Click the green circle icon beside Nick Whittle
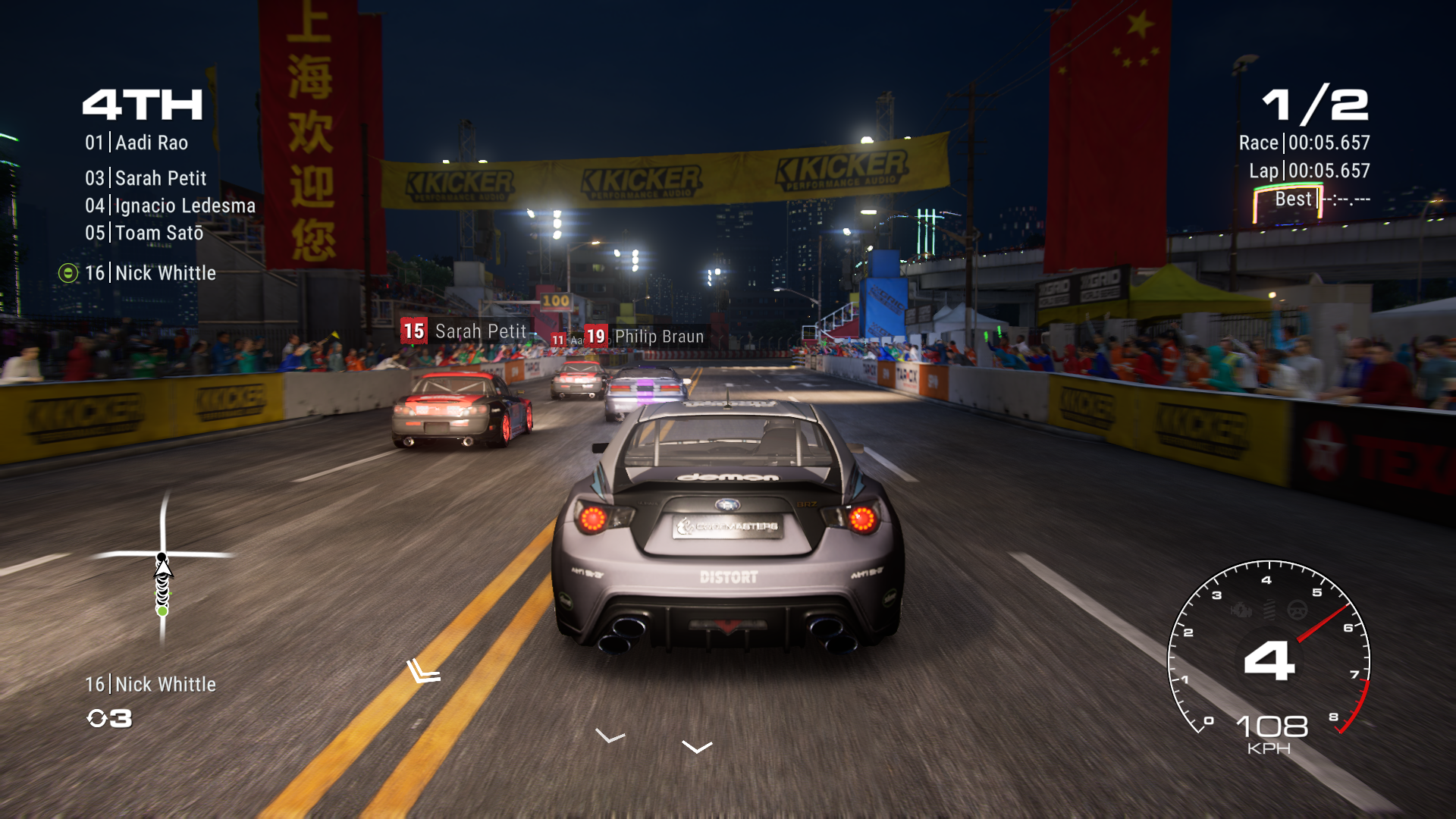 pyautogui.click(x=68, y=273)
